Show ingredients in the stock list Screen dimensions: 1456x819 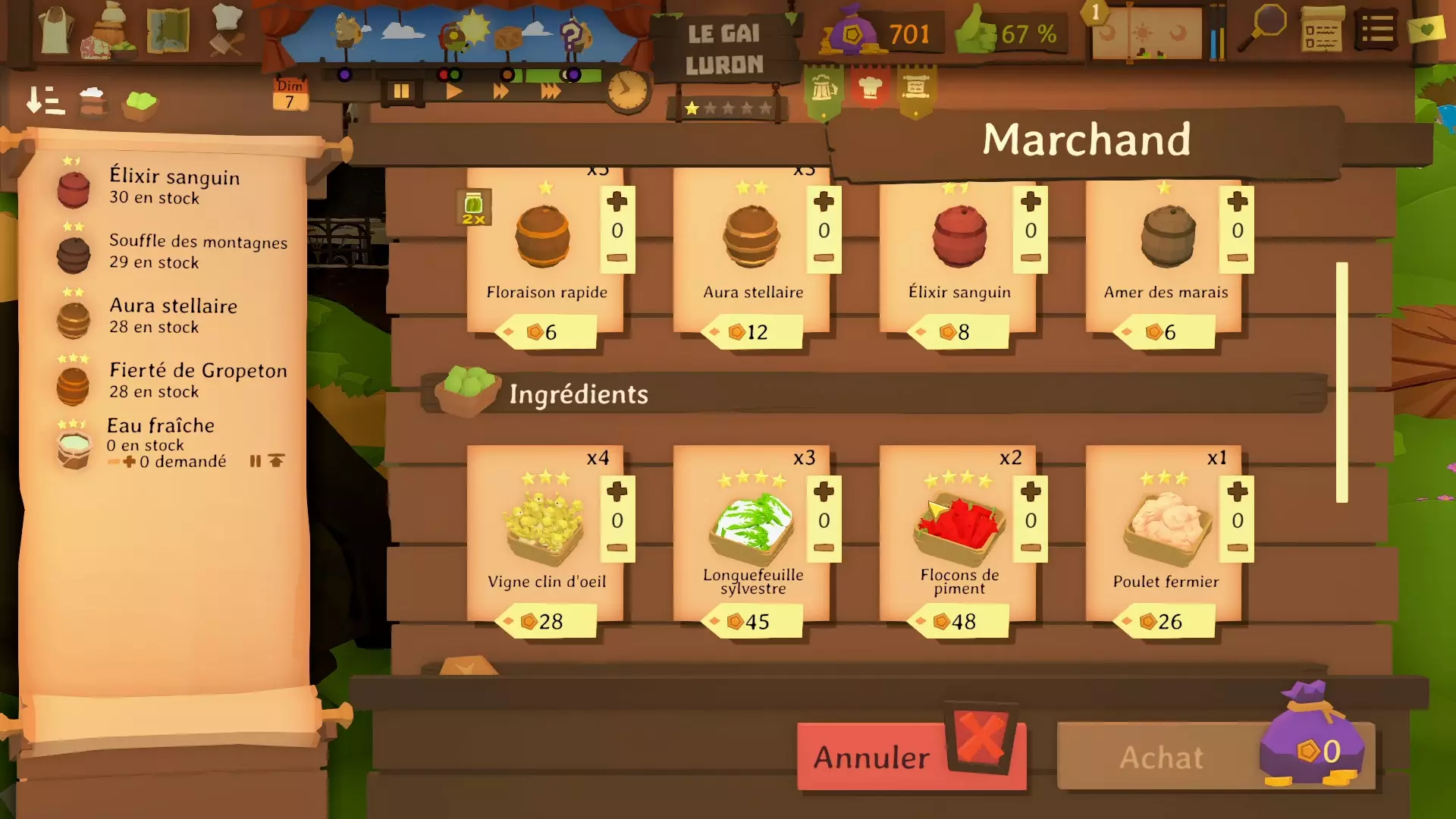tap(141, 103)
